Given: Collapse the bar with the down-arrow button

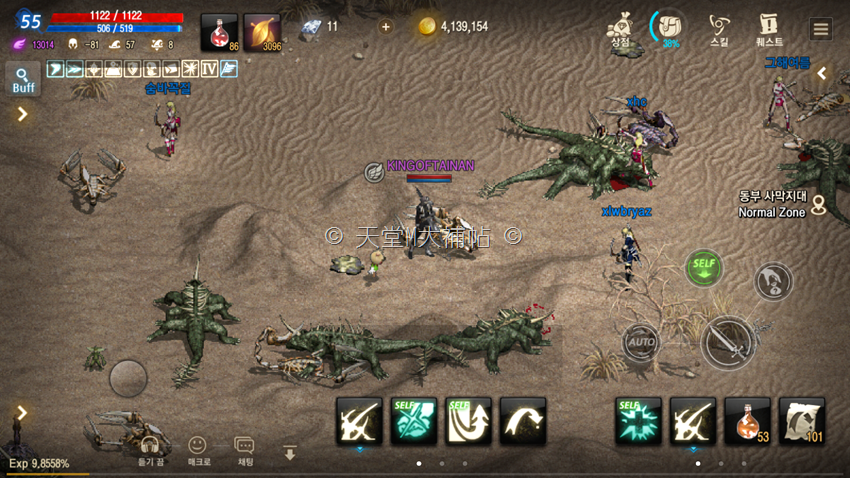Looking at the screenshot, I should [x=290, y=453].
